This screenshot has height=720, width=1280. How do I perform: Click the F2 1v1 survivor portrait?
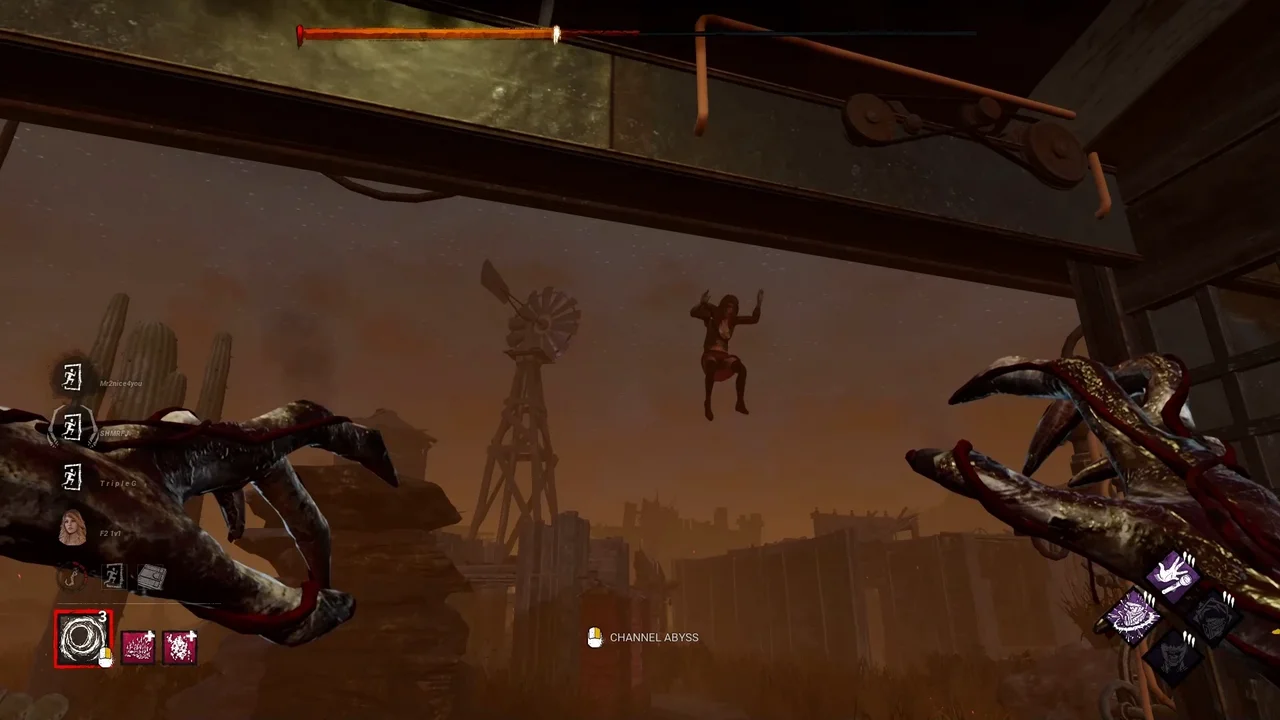(72, 527)
